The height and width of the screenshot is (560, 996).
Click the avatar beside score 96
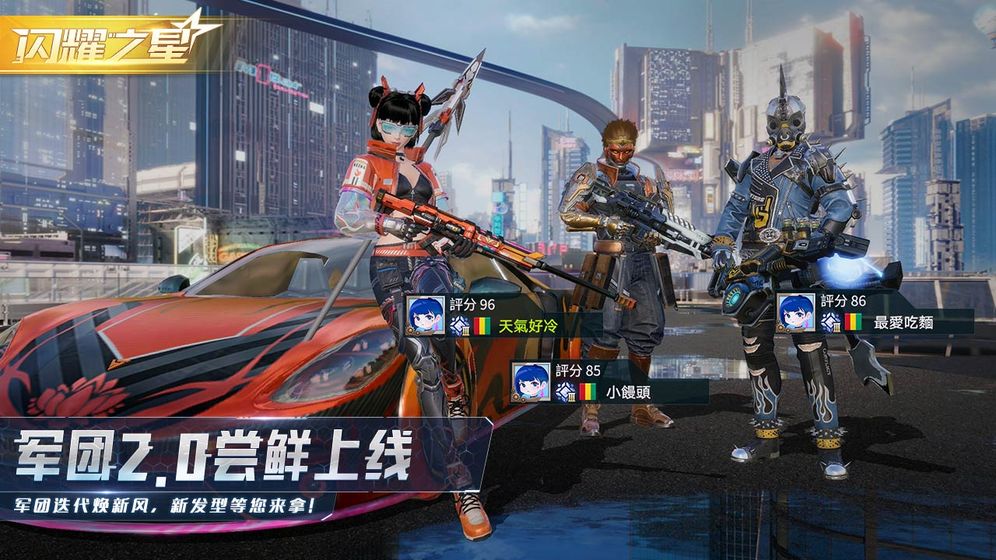tap(427, 313)
